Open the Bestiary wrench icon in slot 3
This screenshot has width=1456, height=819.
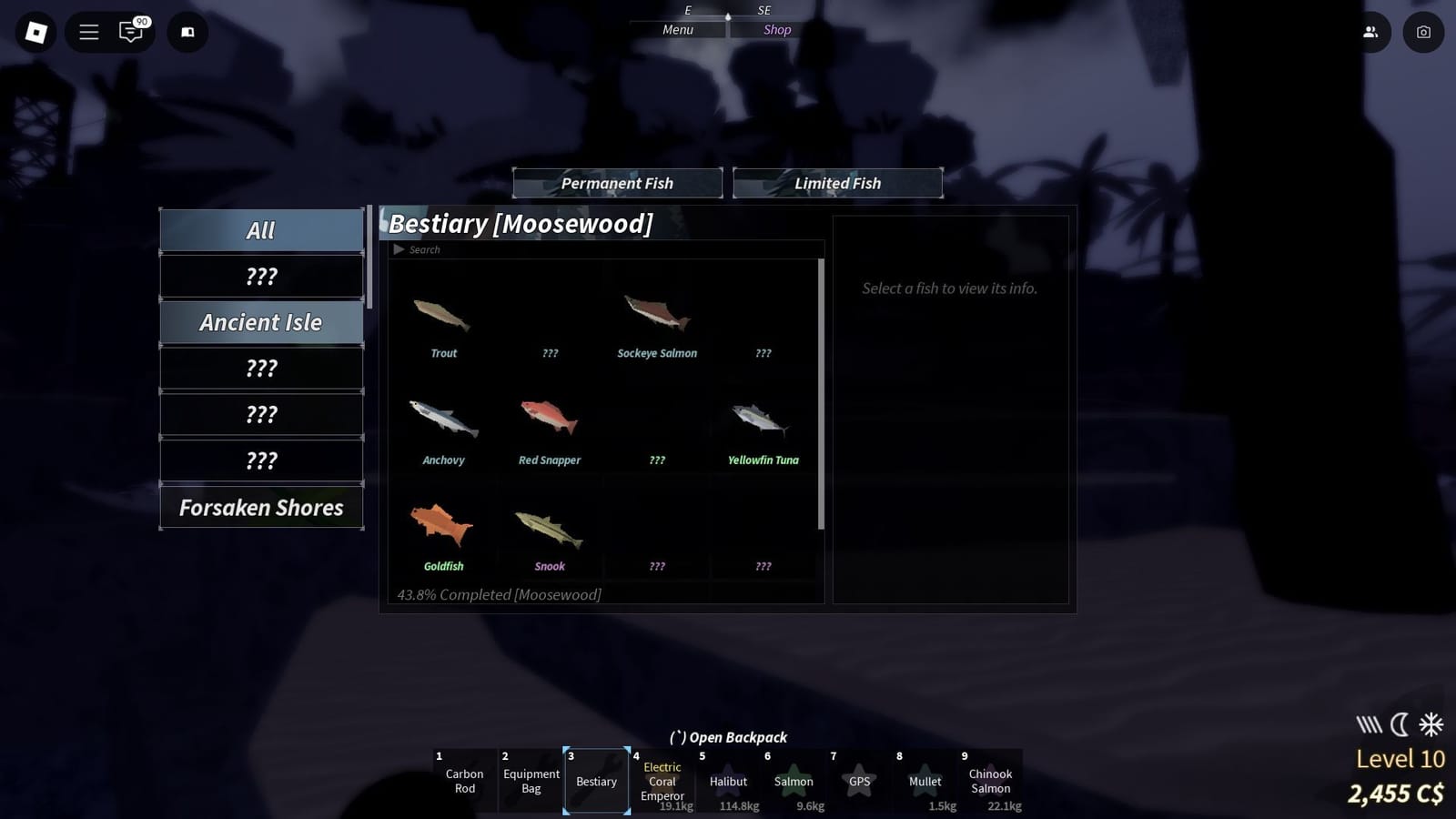(x=597, y=781)
